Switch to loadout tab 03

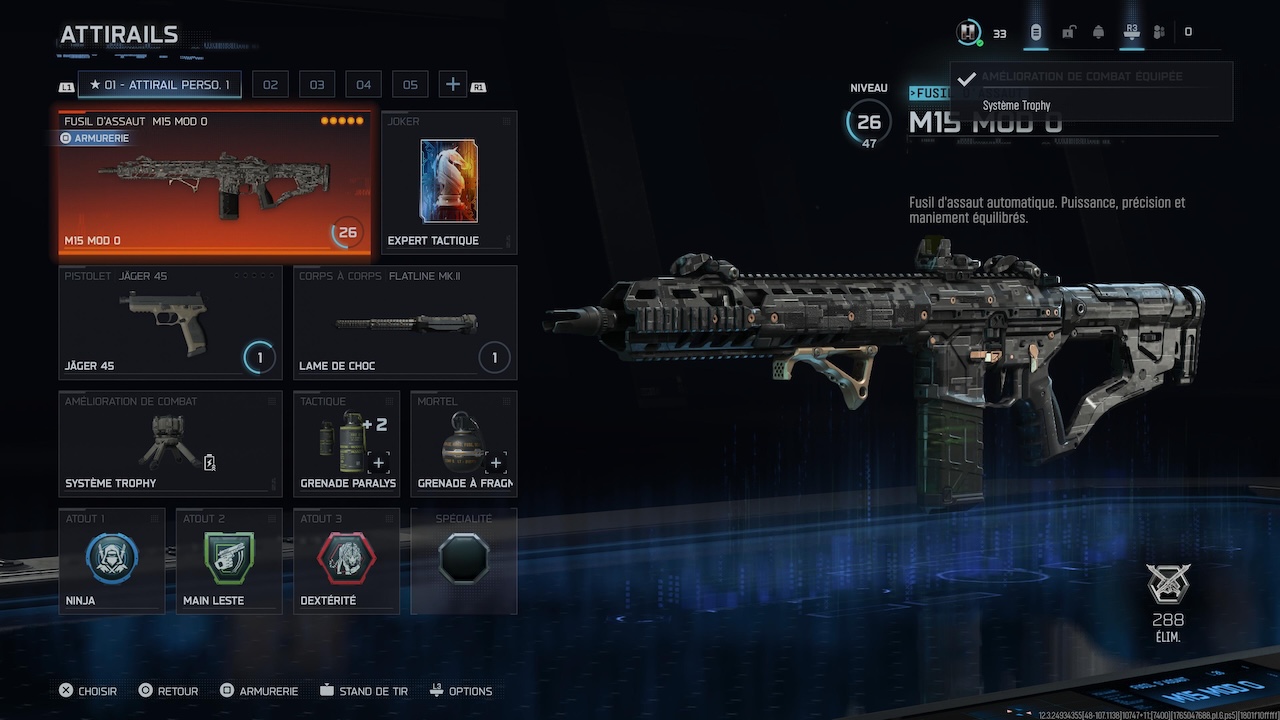(317, 85)
